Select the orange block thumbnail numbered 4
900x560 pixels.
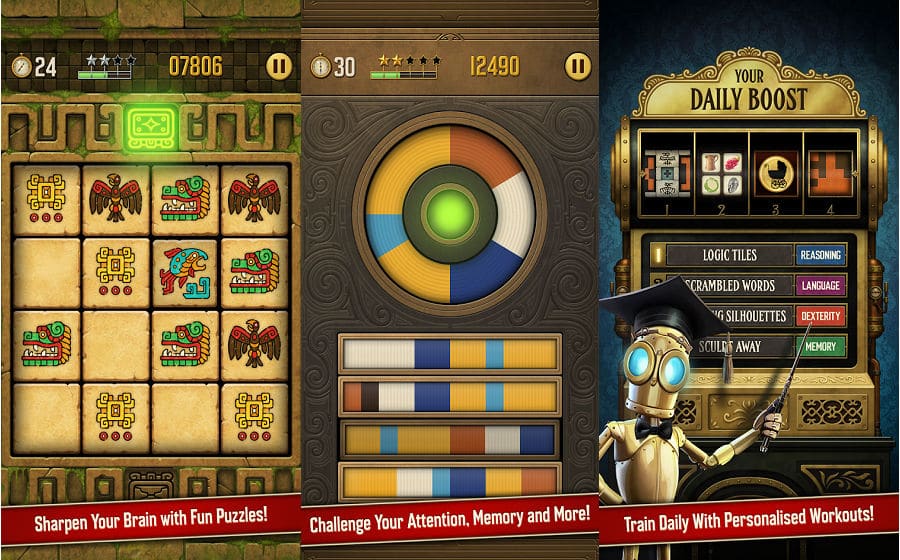point(830,173)
